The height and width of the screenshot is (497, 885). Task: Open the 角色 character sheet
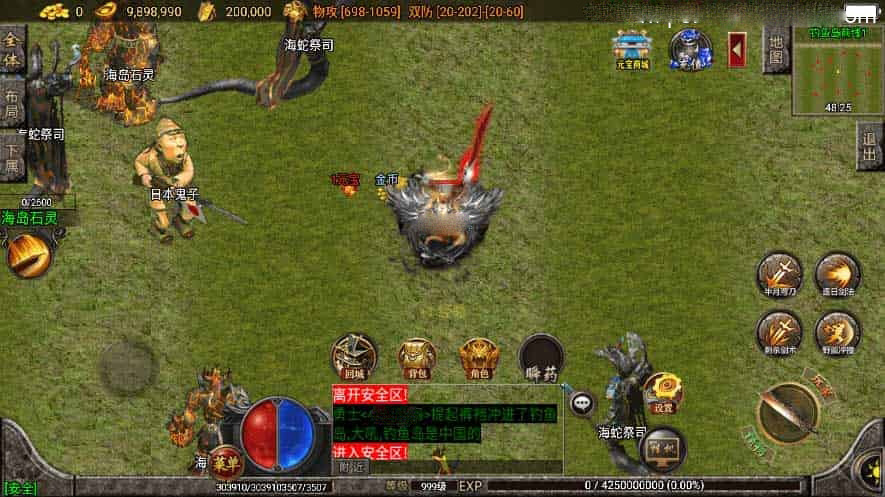coord(479,357)
